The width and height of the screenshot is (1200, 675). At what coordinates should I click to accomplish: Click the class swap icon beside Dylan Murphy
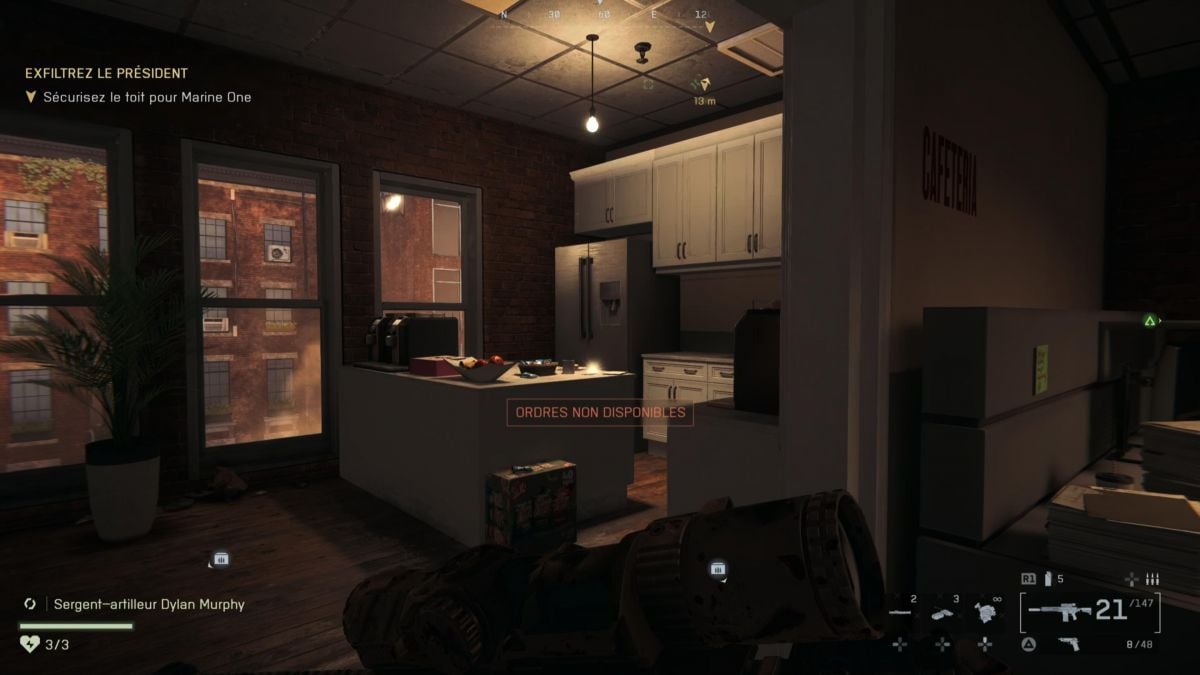[30, 604]
